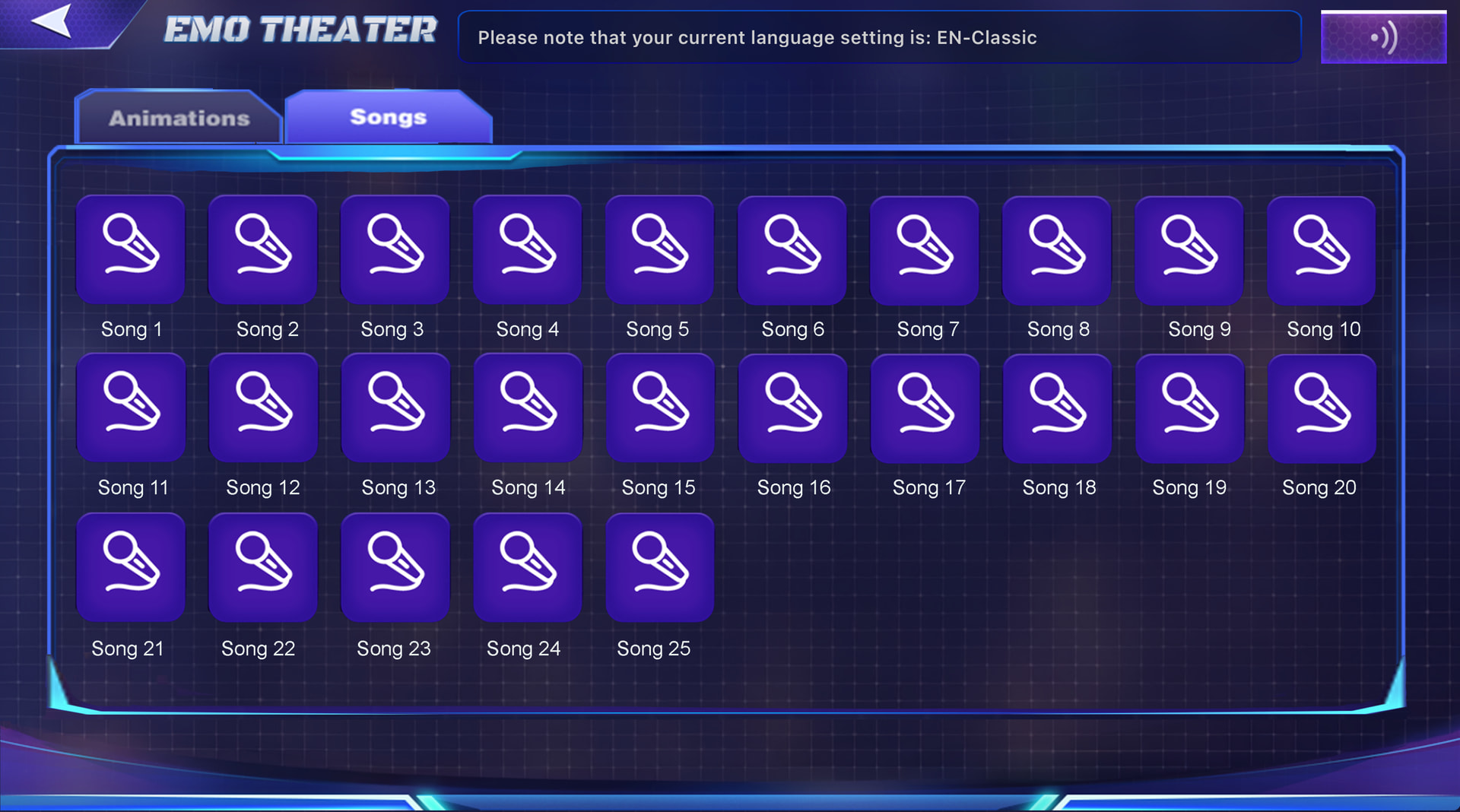Click the Song 13 tile

pos(395,408)
